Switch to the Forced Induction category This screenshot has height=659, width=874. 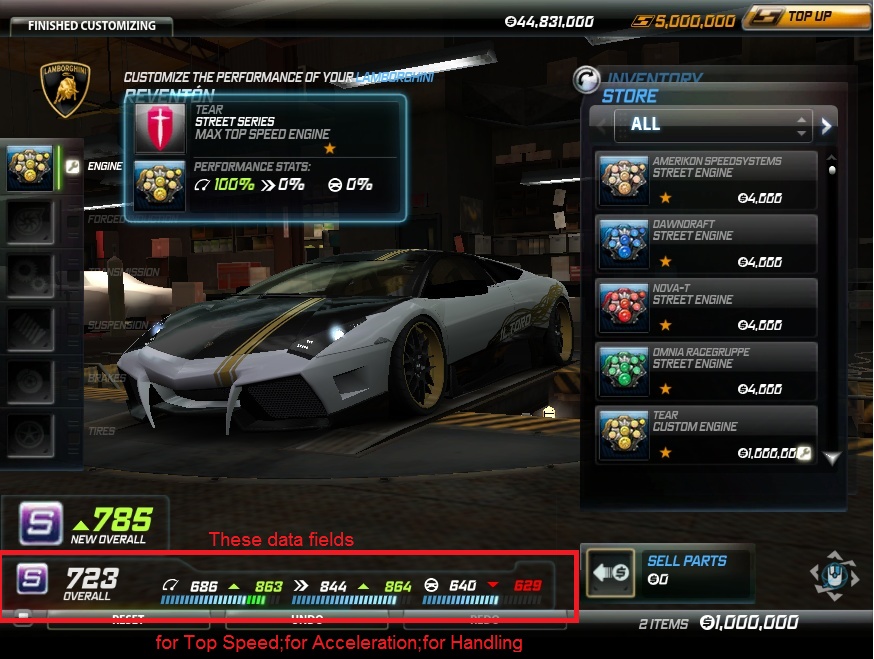(30, 221)
